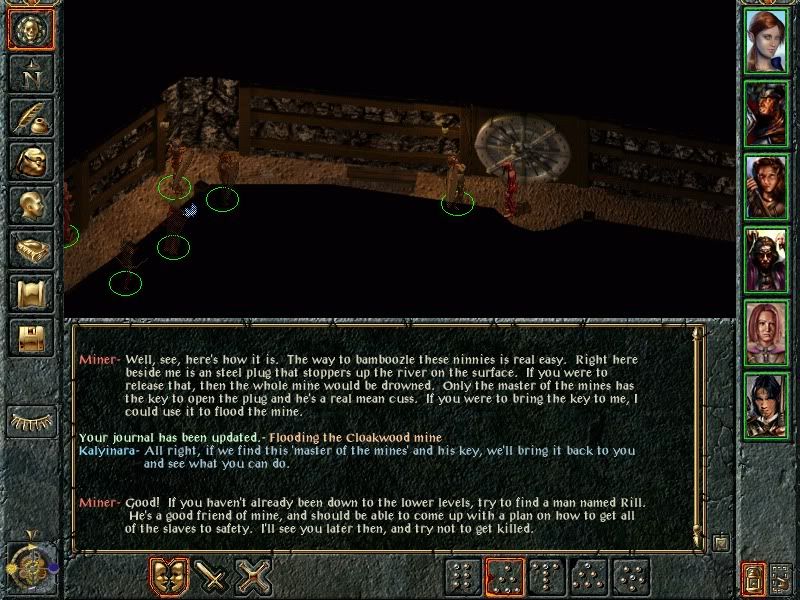Open the inventory via the helmeted head button

(x=30, y=162)
